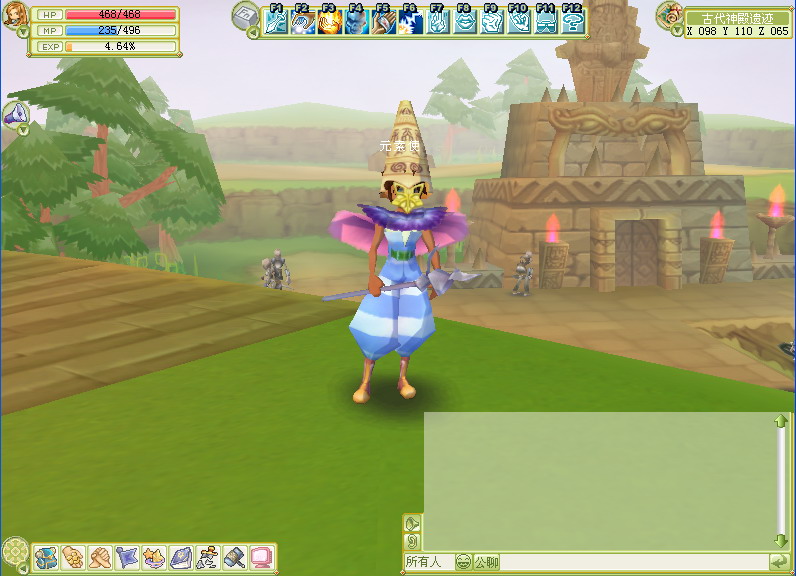Send chat with the green enter arrow
Image resolution: width=796 pixels, height=576 pixels.
tap(778, 562)
